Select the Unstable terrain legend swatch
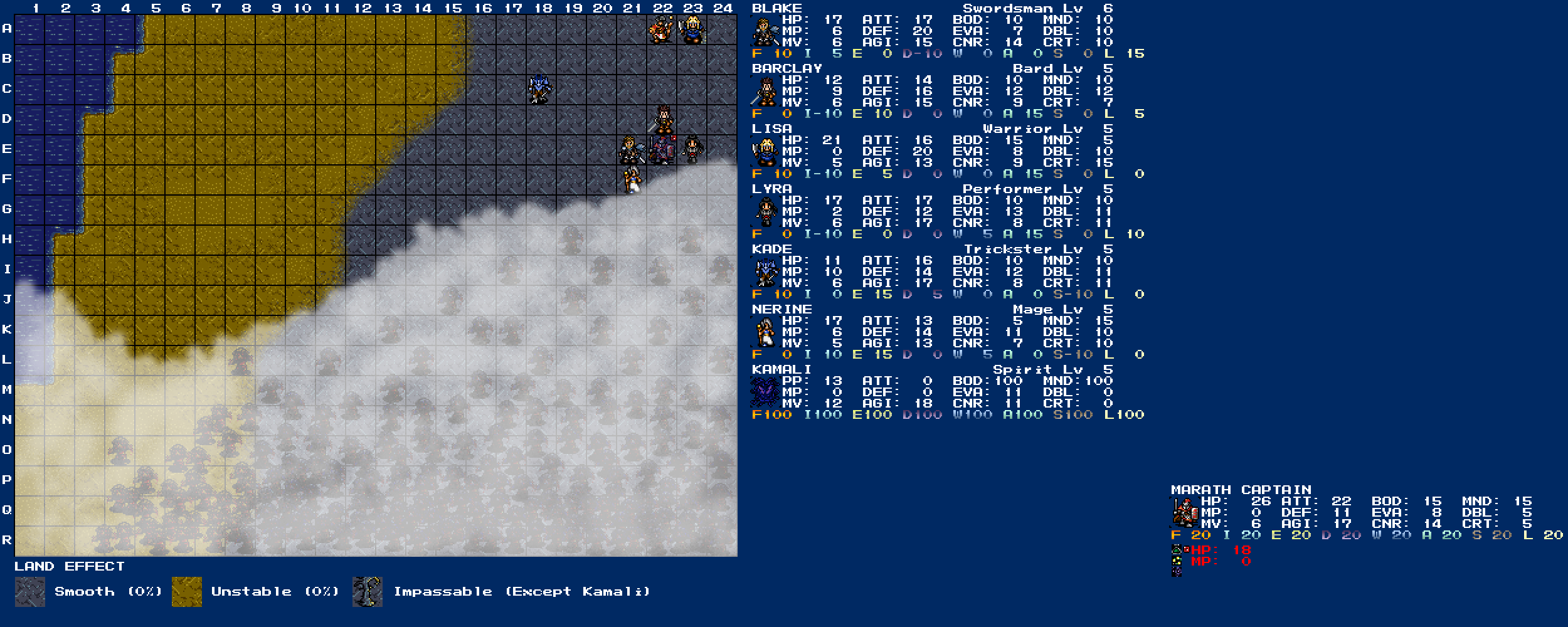 pos(187,592)
